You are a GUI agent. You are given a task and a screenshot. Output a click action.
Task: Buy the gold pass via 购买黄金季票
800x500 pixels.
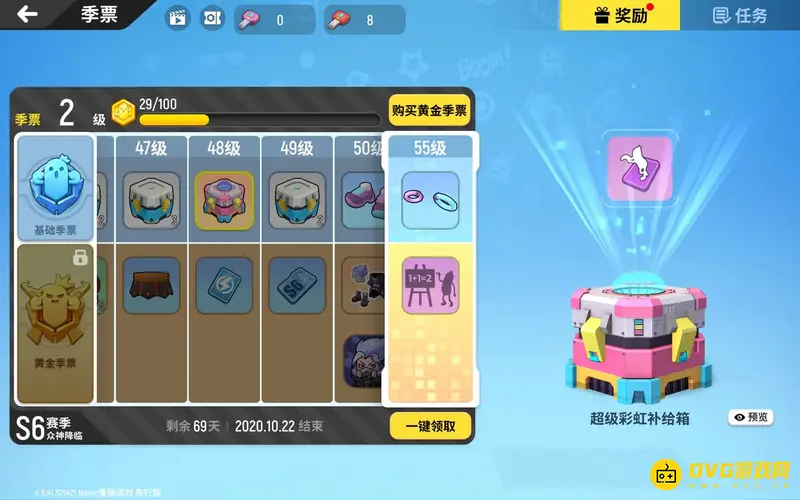coord(429,111)
